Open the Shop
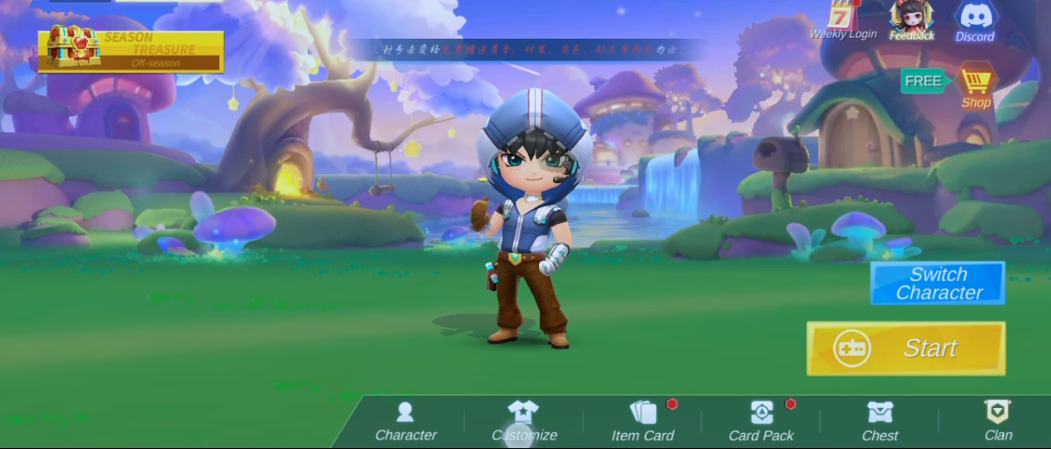1051x449 pixels. [976, 86]
